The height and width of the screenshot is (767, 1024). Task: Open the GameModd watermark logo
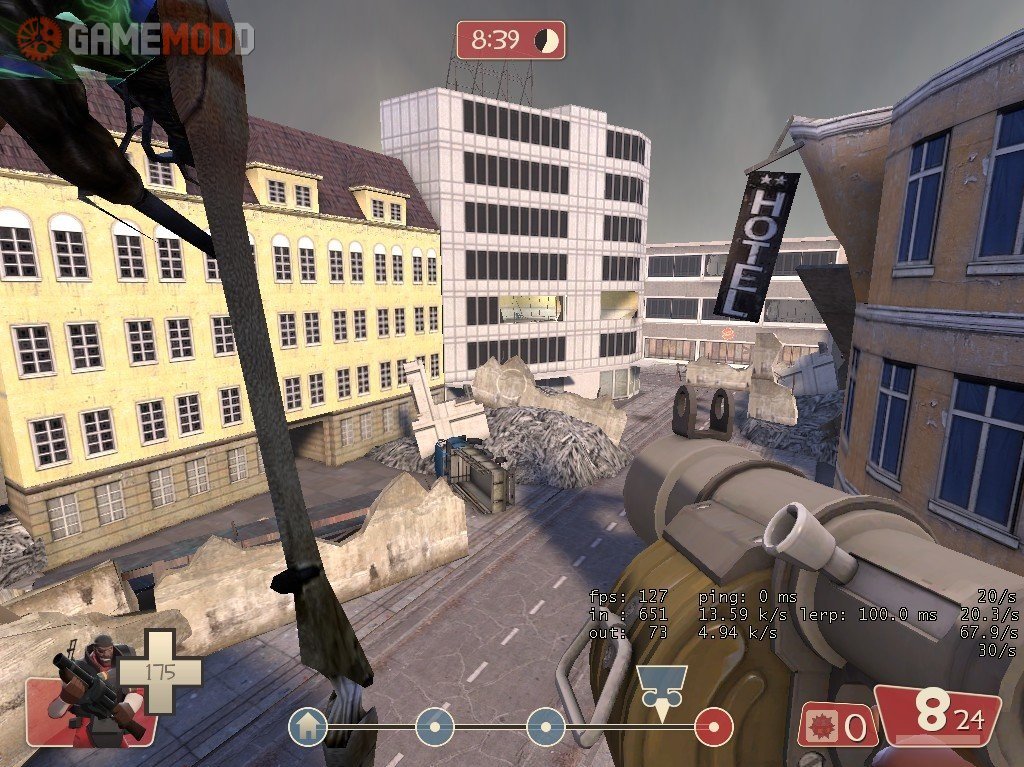[135, 38]
